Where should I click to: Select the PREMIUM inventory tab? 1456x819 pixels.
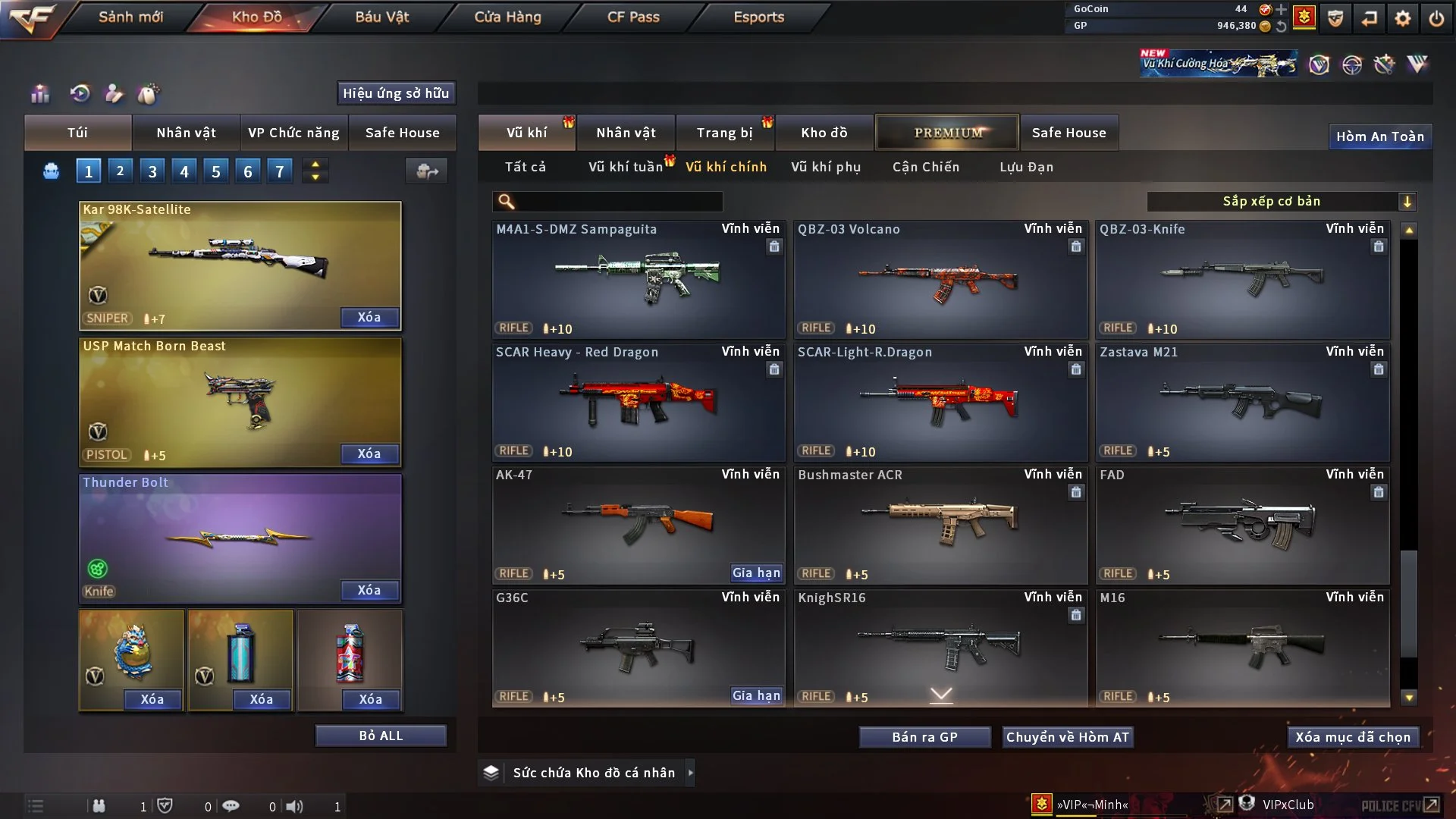tap(947, 133)
